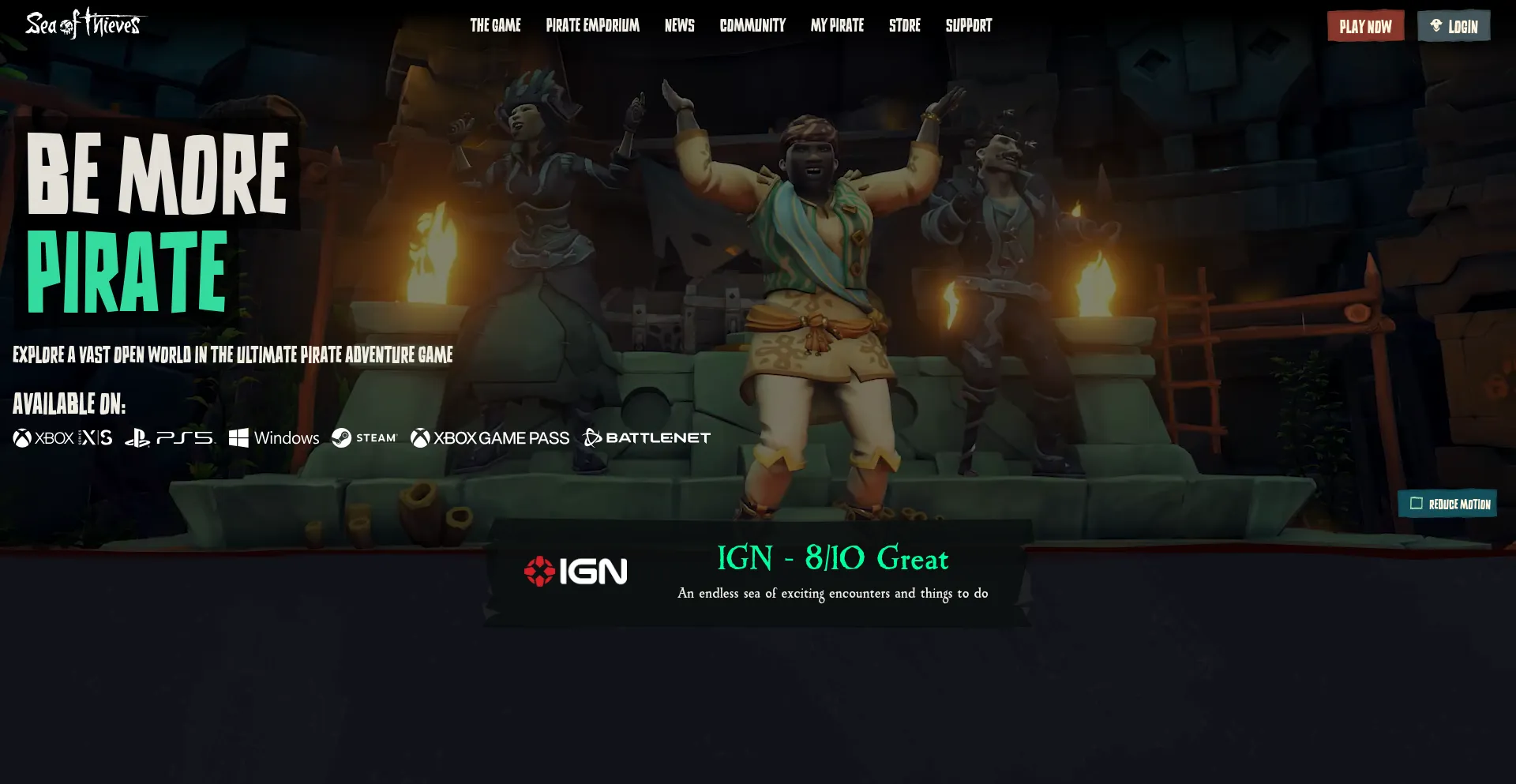
Task: Click the Xbox Game Pass icon
Action: (490, 437)
